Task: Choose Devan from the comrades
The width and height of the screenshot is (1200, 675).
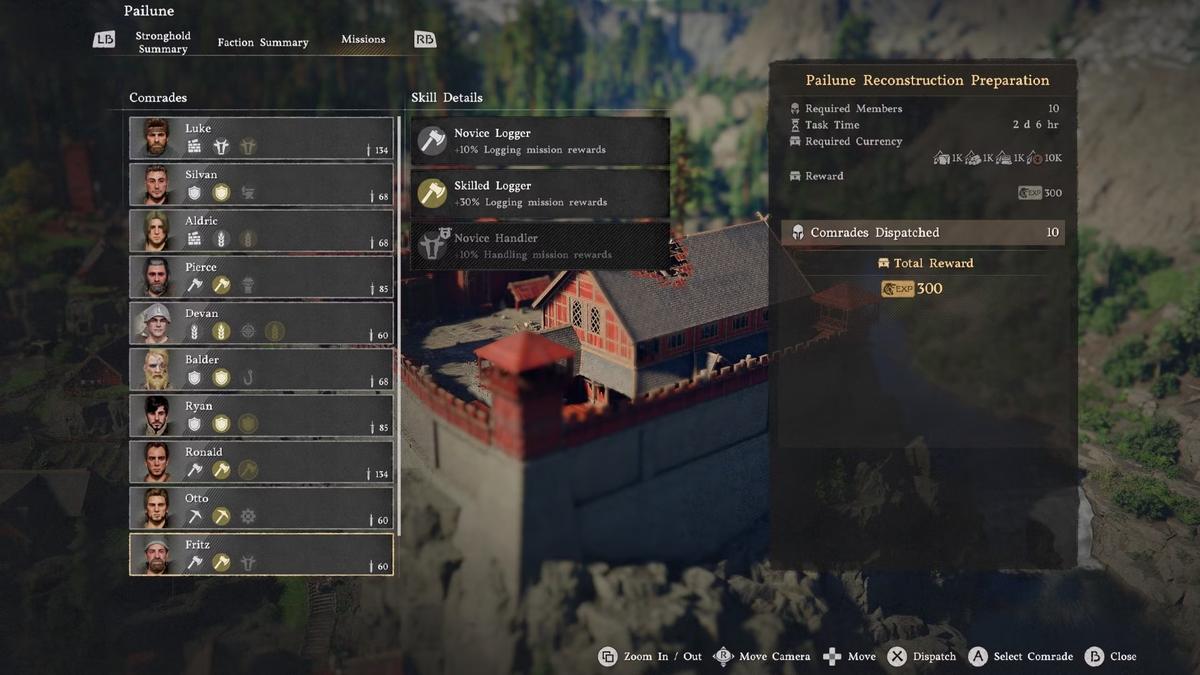Action: pos(261,323)
